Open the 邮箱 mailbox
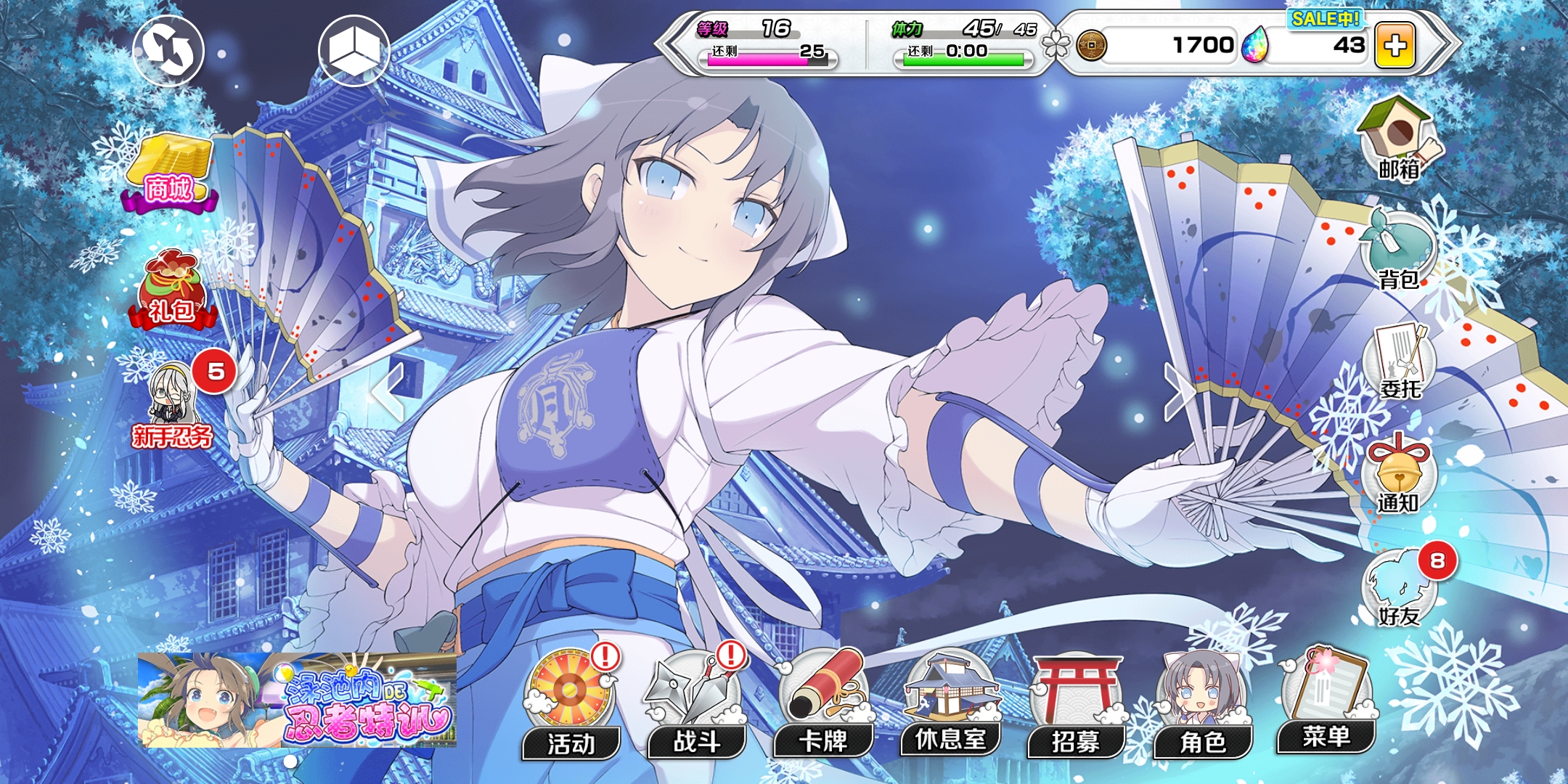This screenshot has height=784, width=1568. pyautogui.click(x=1399, y=139)
